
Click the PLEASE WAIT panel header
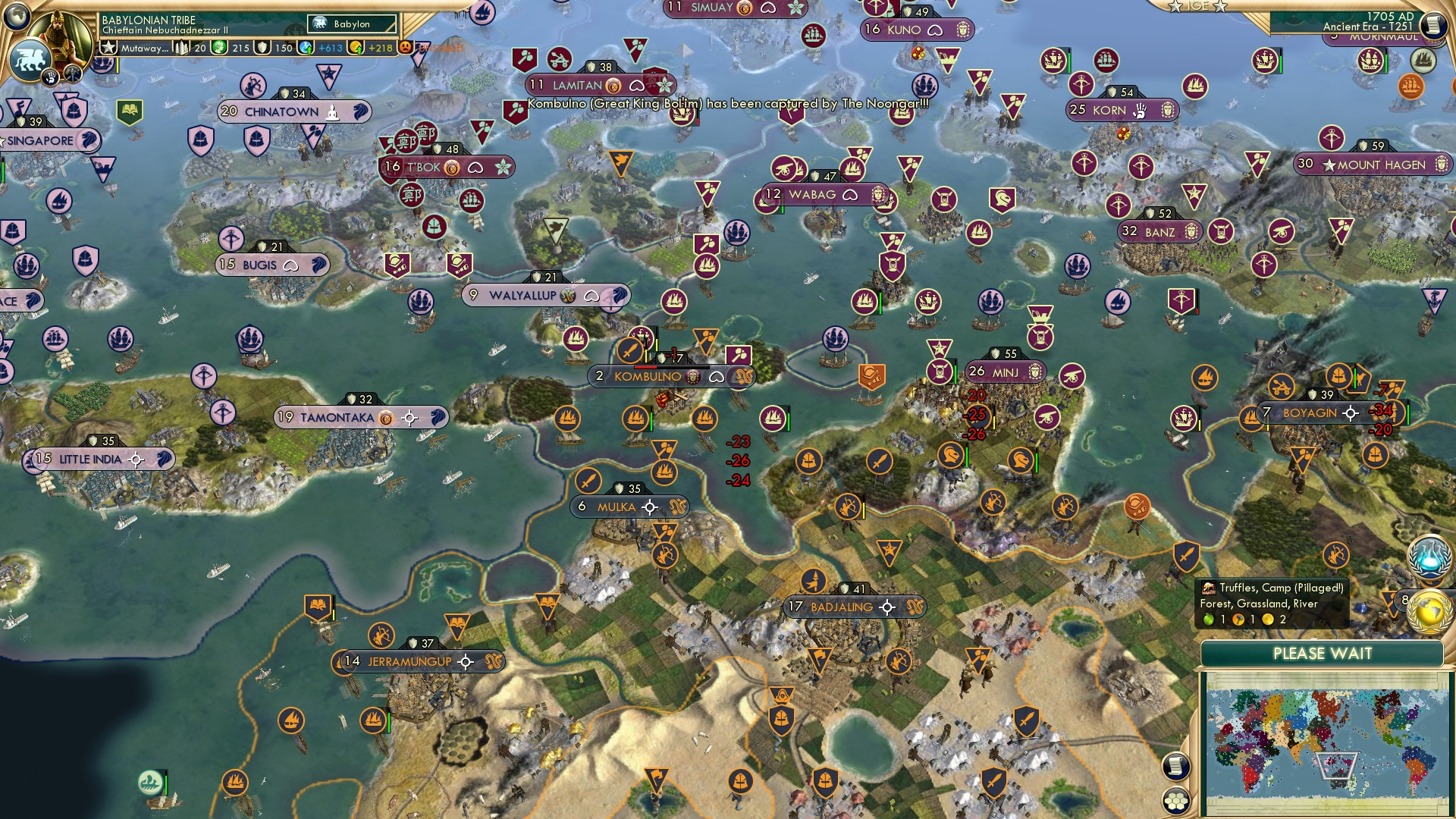click(x=1323, y=654)
